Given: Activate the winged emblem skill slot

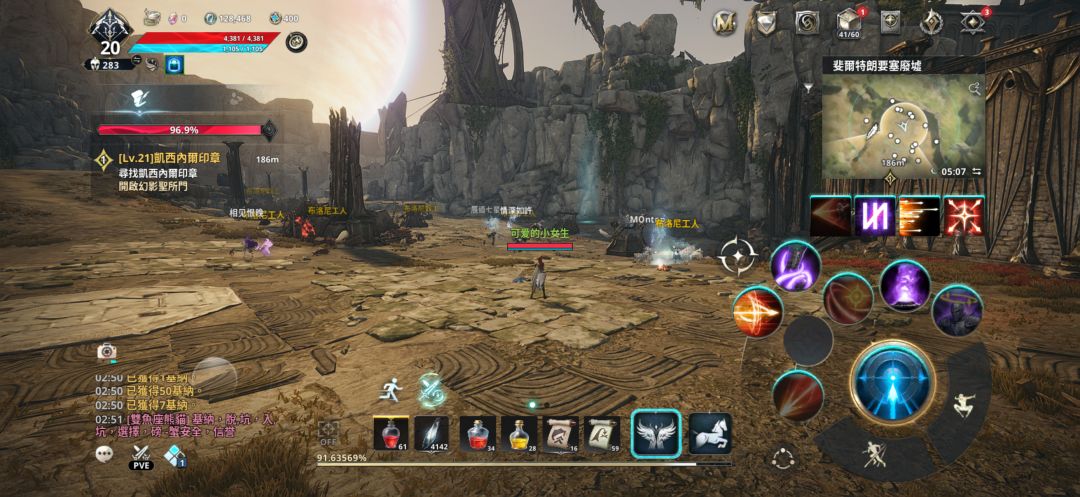Looking at the screenshot, I should 656,434.
